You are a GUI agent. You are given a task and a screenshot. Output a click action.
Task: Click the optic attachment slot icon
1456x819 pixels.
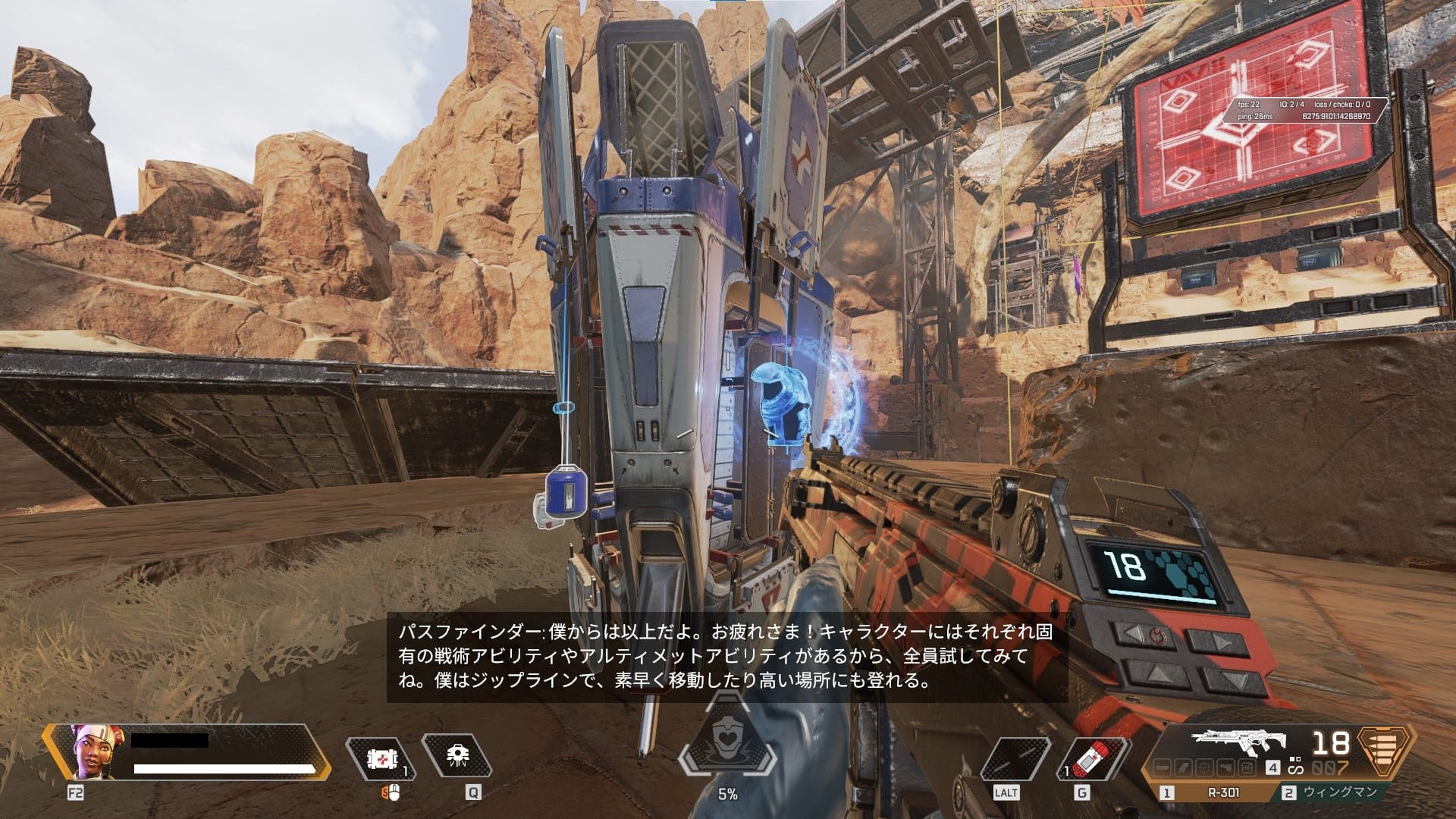[1204, 767]
